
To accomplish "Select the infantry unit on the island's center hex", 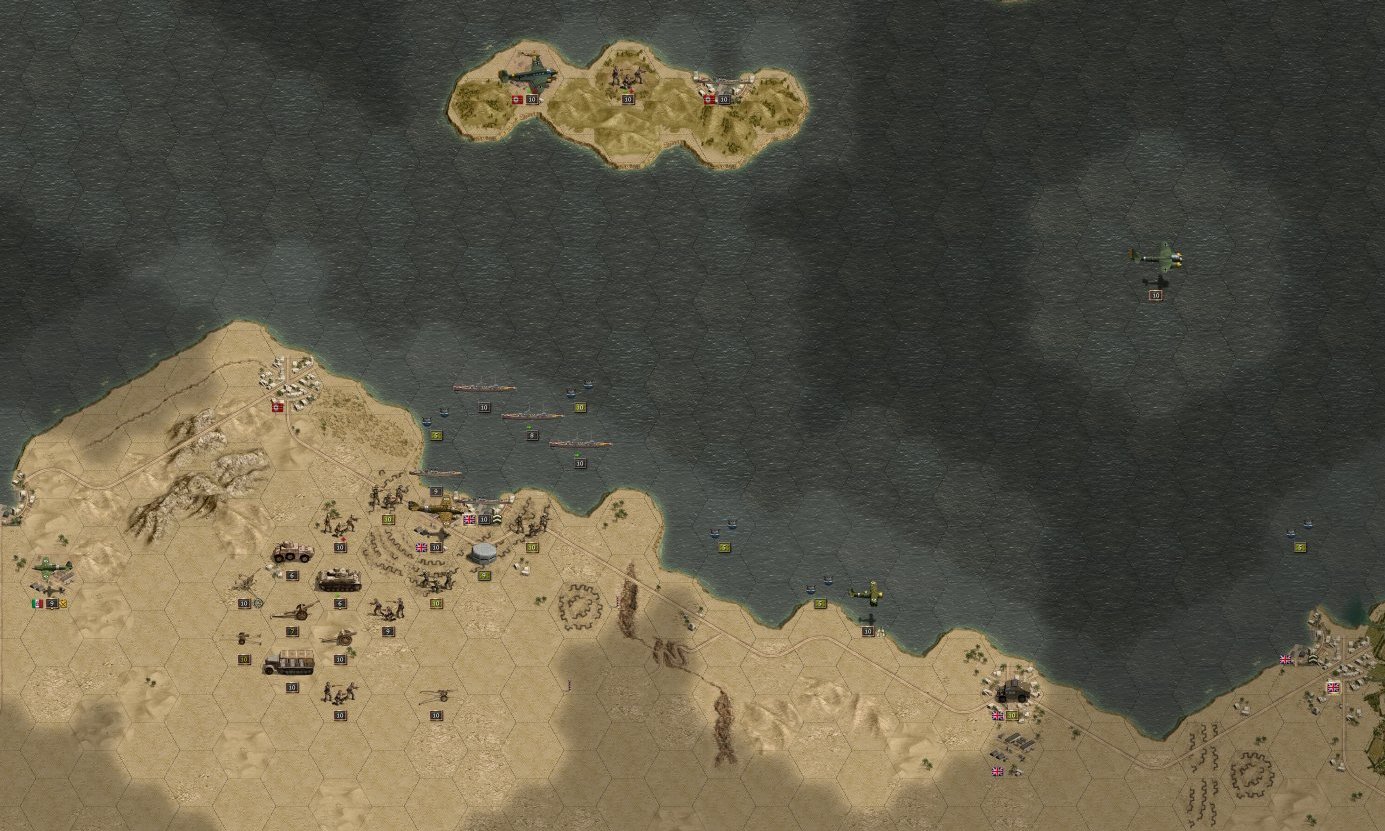I will coord(627,76).
